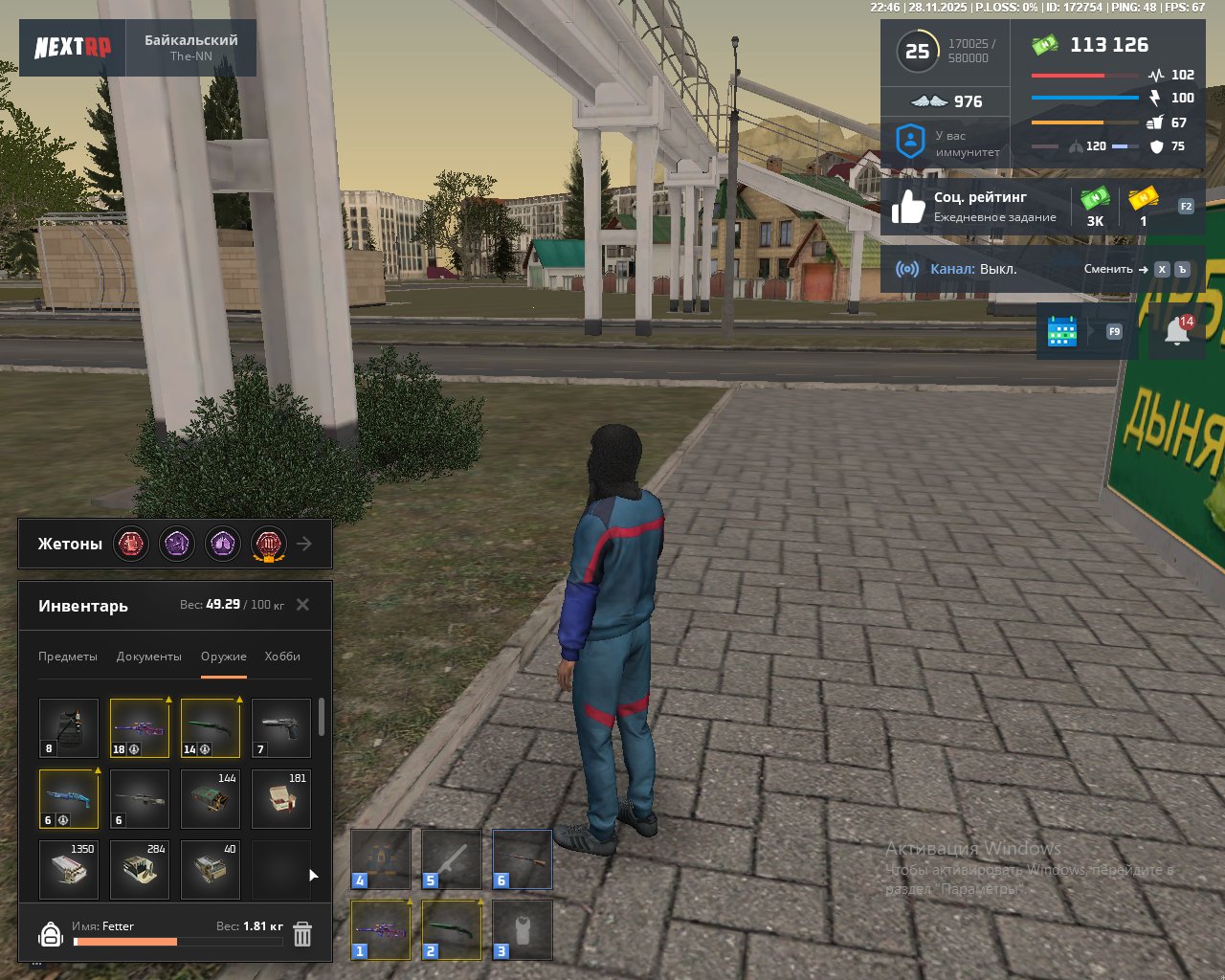Open the notifications bell with 14 alerts

pyautogui.click(x=1177, y=331)
